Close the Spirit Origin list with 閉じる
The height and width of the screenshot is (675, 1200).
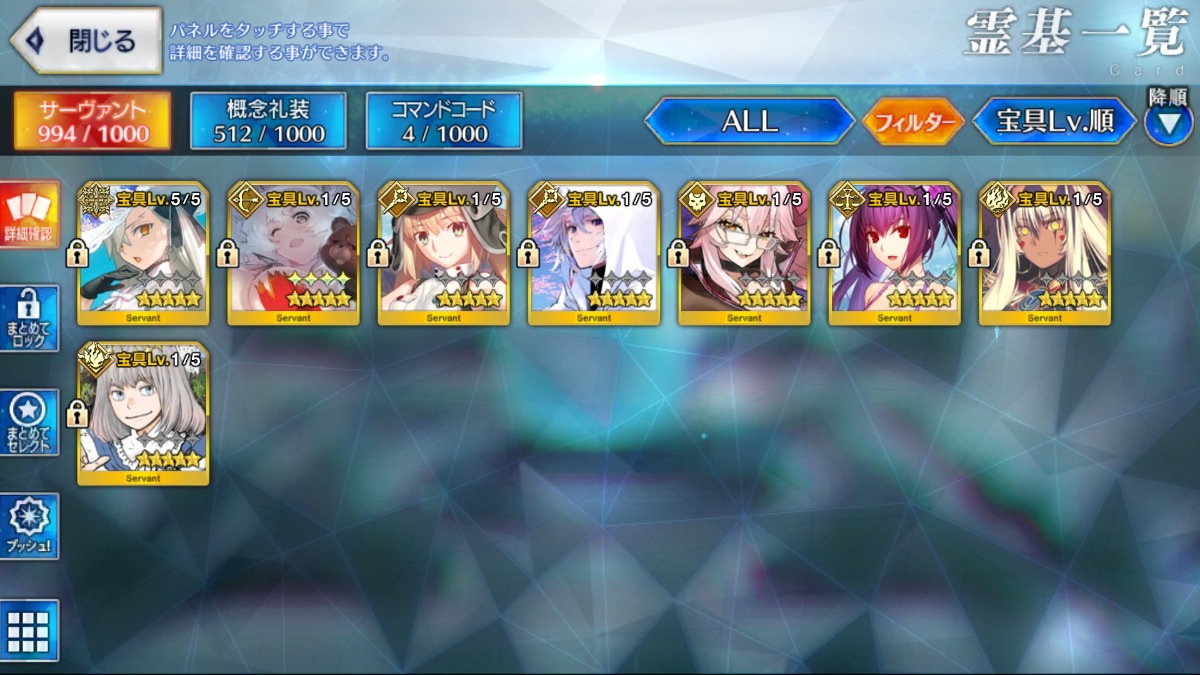pyautogui.click(x=86, y=41)
